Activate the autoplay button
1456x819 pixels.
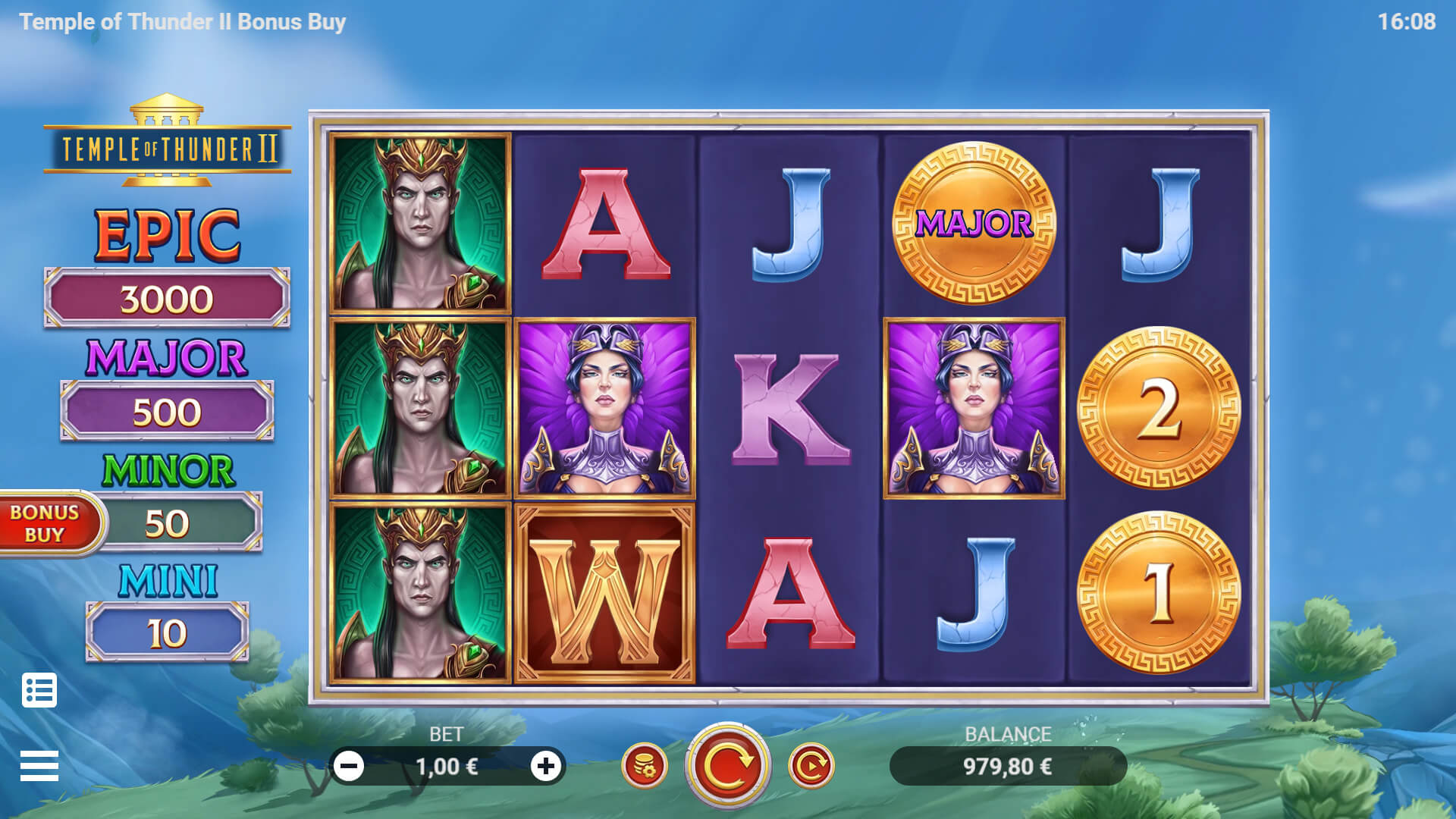pos(811,766)
